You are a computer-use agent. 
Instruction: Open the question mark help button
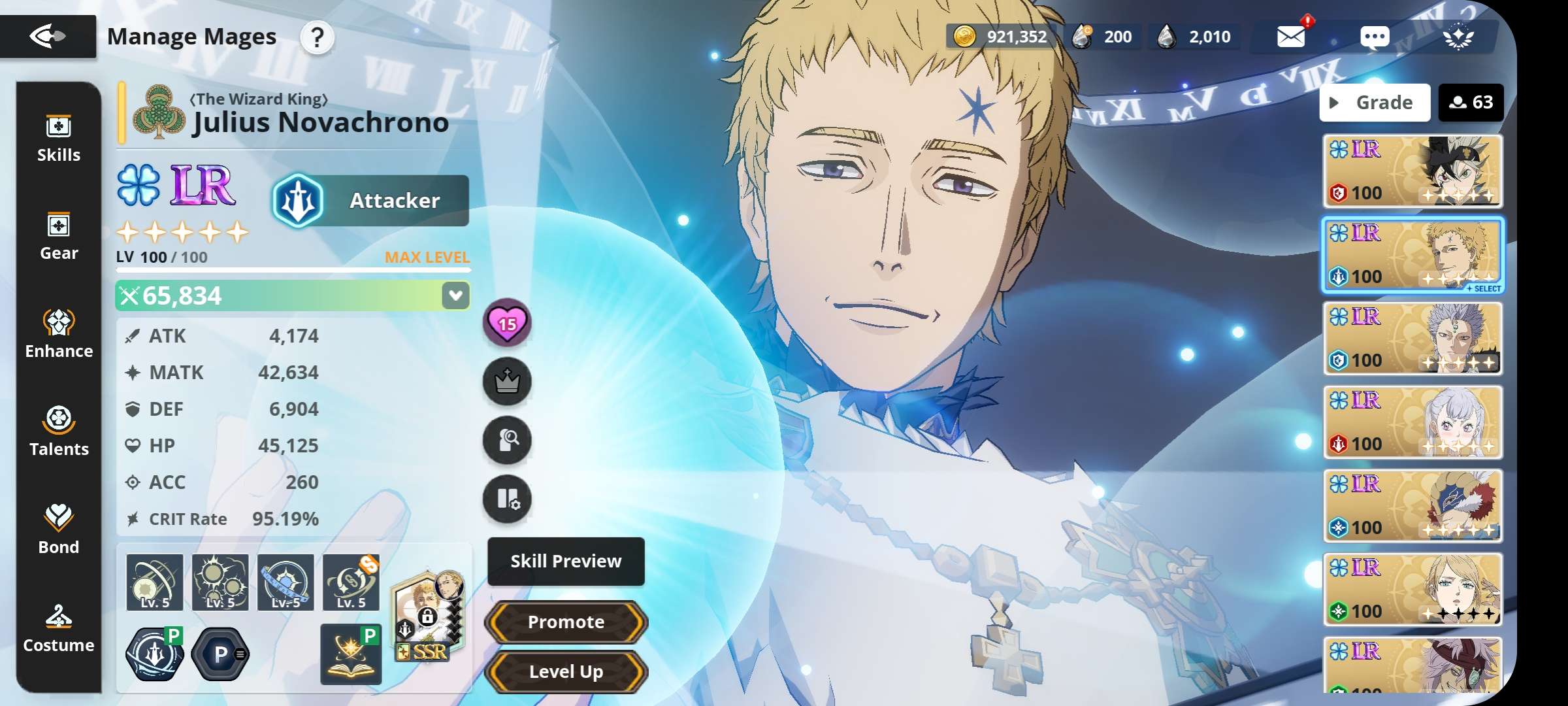[x=317, y=37]
